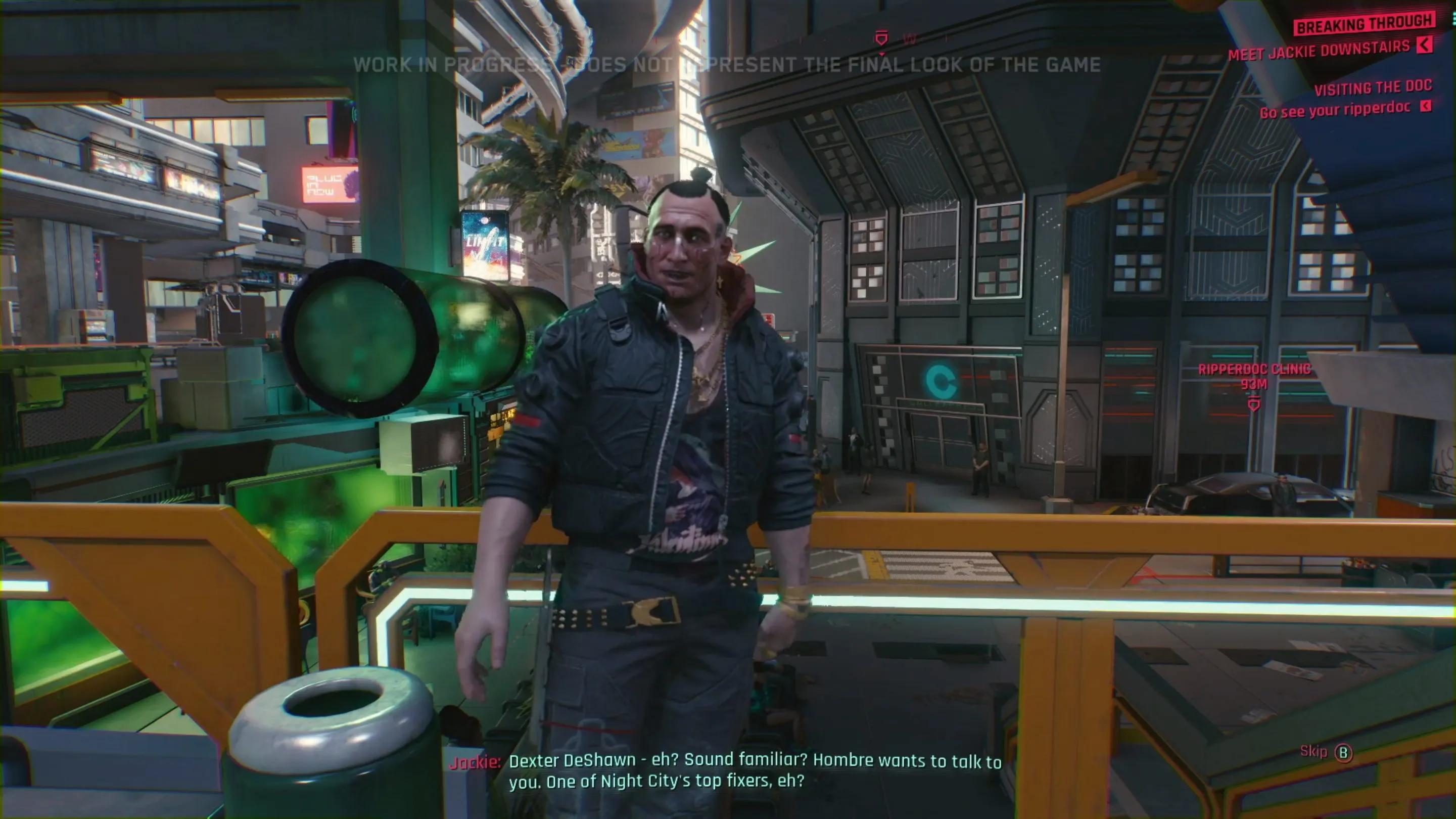Image resolution: width=1456 pixels, height=819 pixels.
Task: Select the quest marker on the compass
Action: coord(880,38)
